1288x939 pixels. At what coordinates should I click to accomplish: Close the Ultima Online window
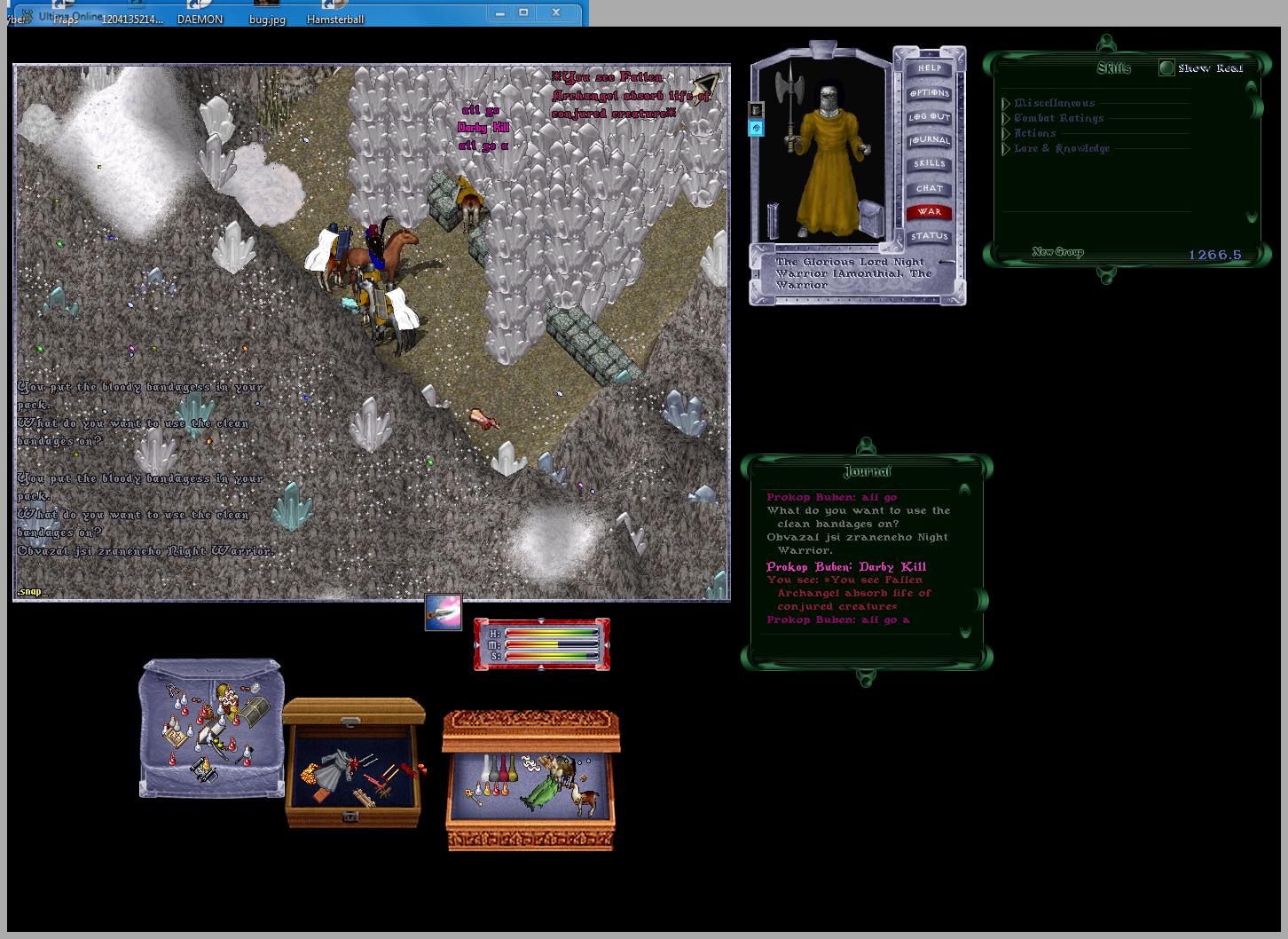pos(556,12)
